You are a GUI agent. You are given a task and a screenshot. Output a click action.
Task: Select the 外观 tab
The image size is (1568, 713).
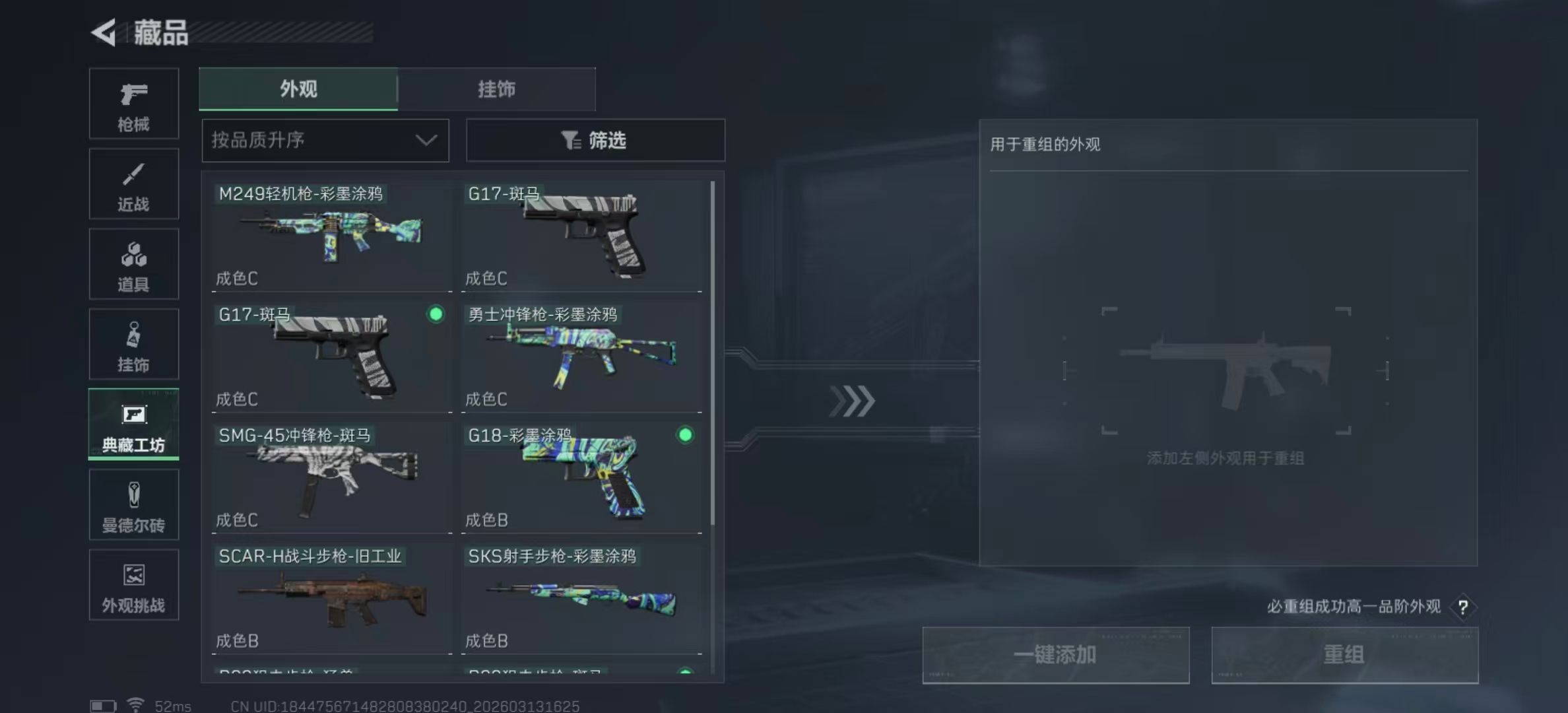coord(298,89)
